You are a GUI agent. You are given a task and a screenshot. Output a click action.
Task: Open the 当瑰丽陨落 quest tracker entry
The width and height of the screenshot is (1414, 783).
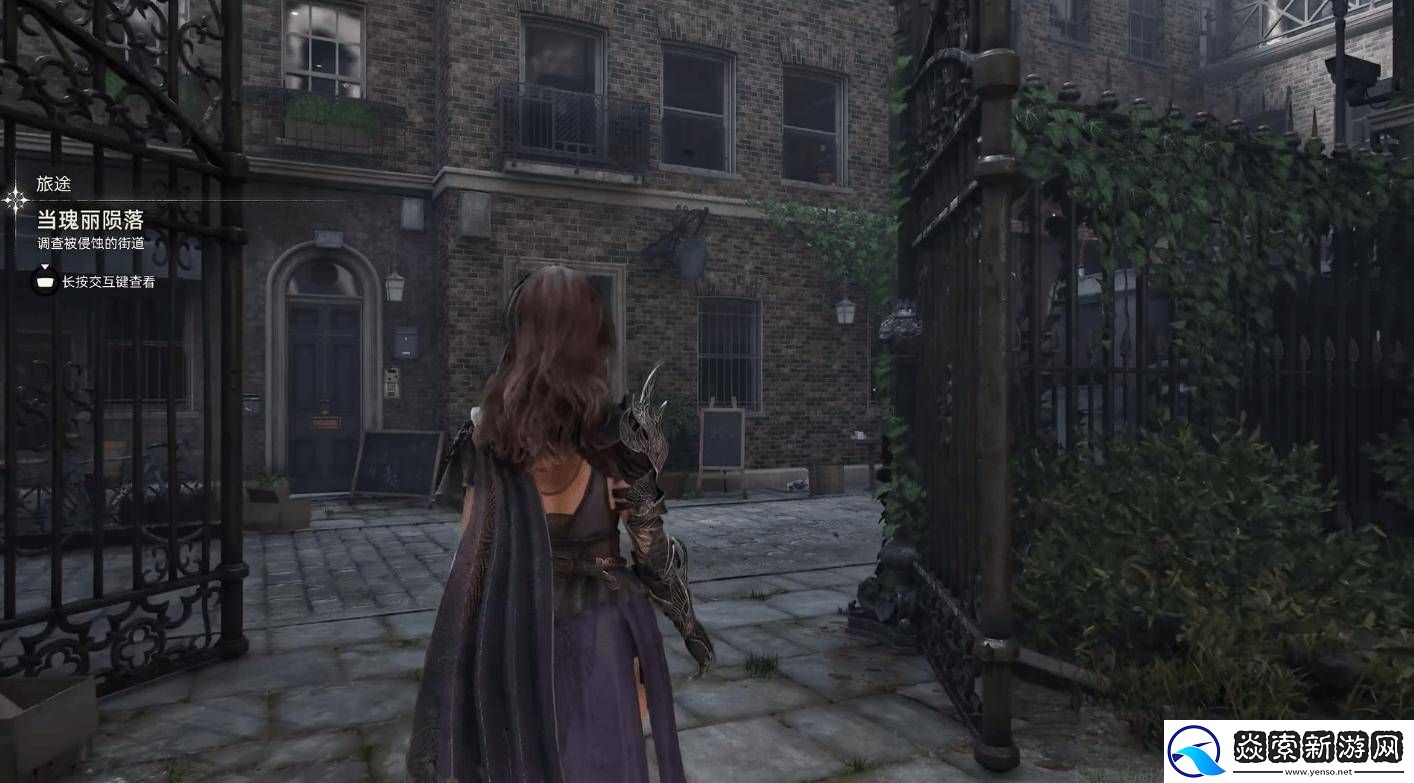pos(90,221)
